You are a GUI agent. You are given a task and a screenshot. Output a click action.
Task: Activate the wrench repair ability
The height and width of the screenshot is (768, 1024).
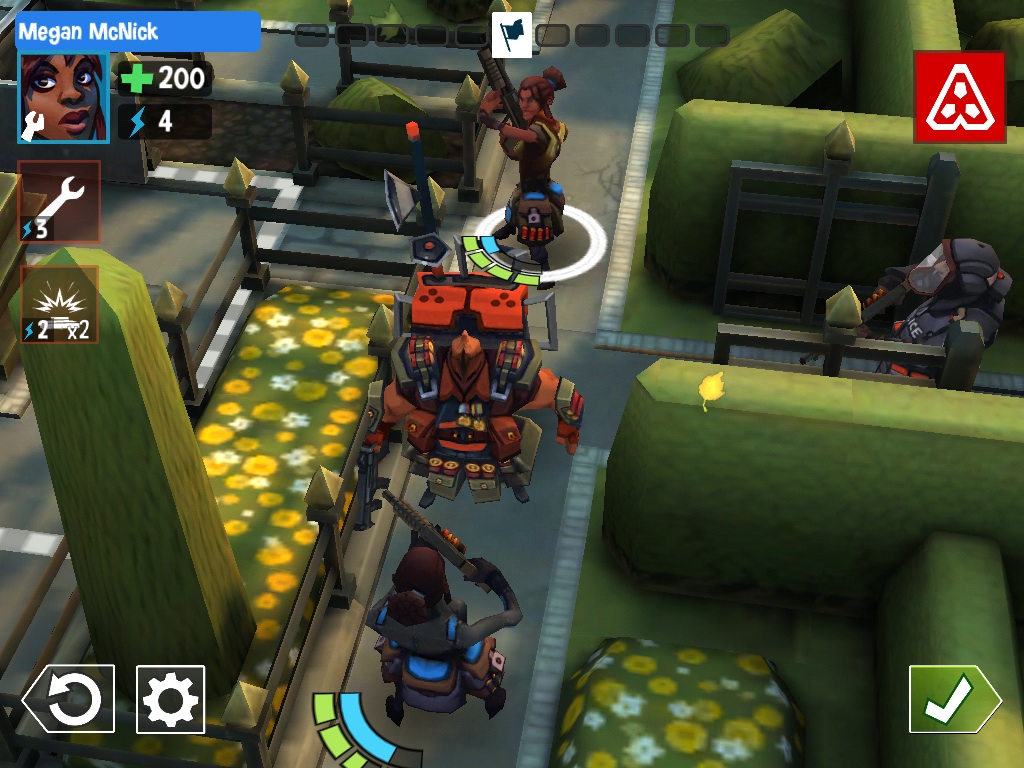pyautogui.click(x=59, y=201)
